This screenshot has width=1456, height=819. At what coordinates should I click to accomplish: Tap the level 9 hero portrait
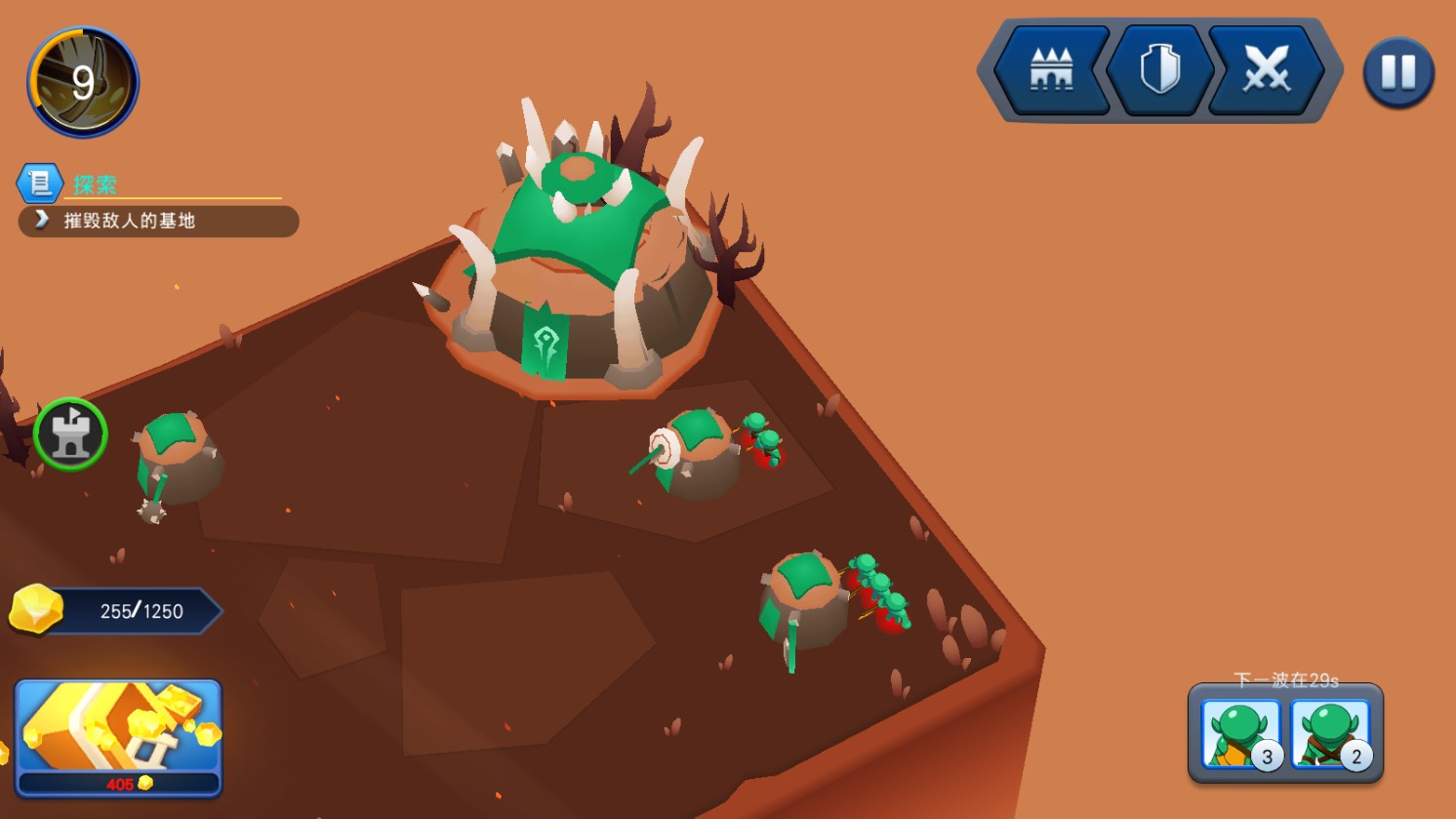[x=83, y=82]
